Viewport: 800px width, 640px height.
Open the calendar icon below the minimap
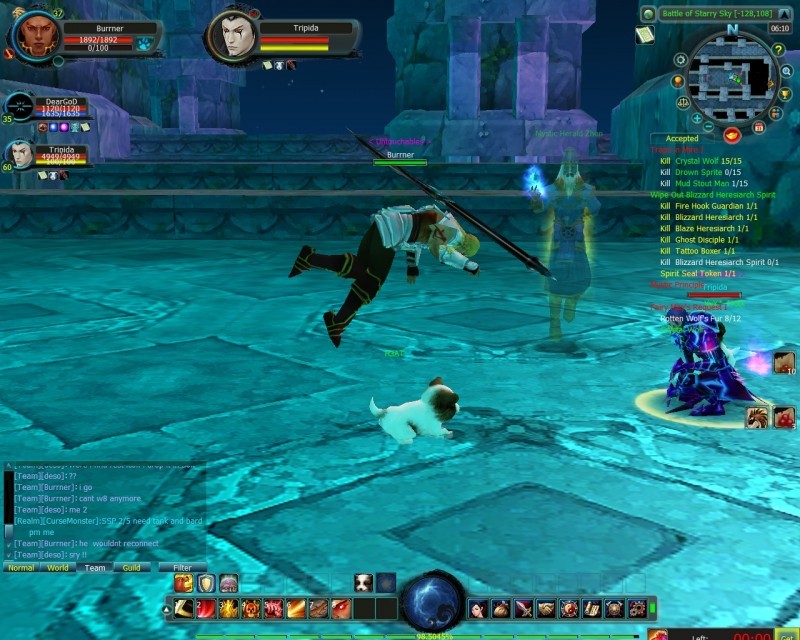pos(759,128)
